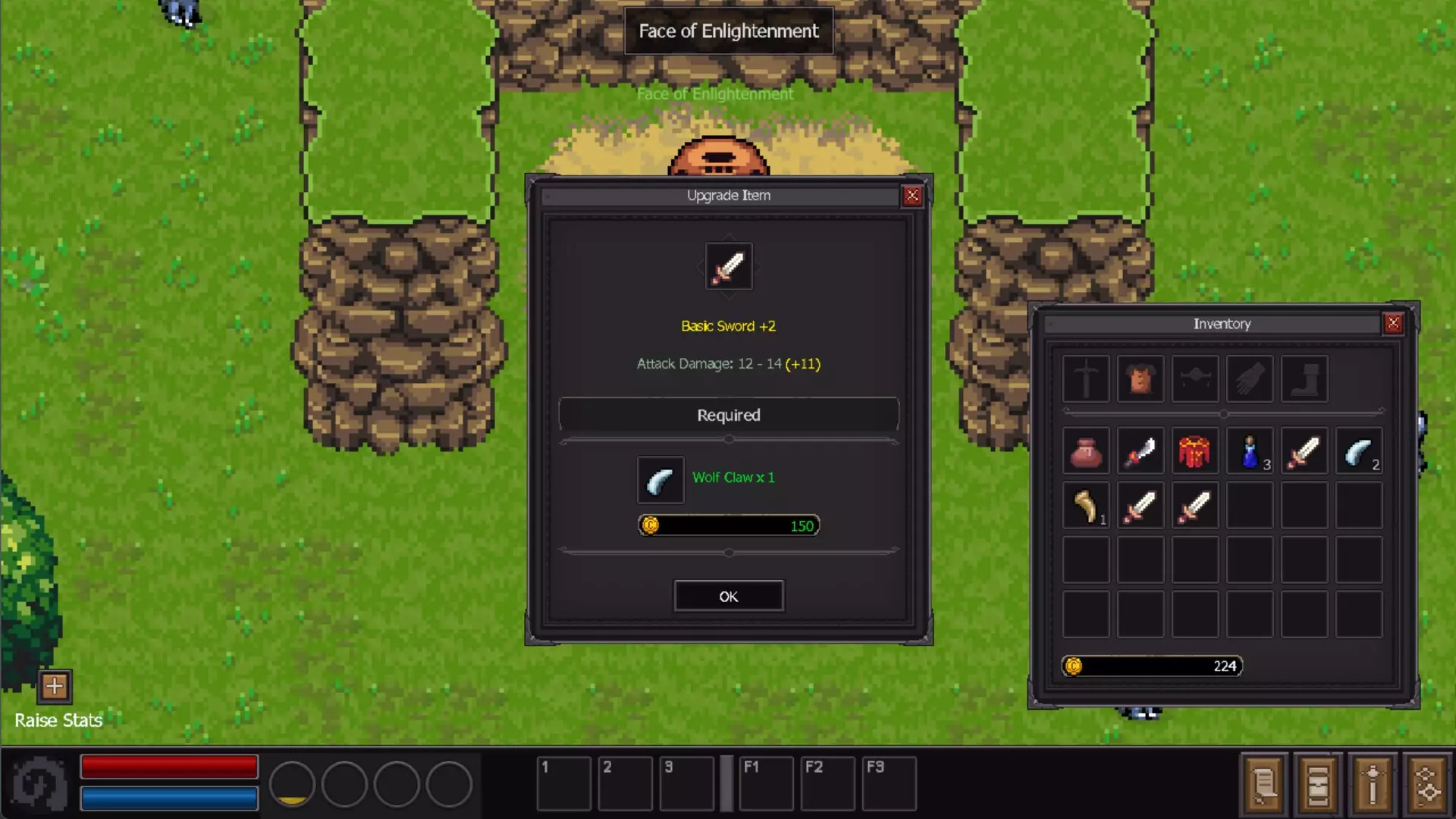This screenshot has height=819, width=1456.
Task: Open the quest scroll menu button
Action: point(1263,783)
